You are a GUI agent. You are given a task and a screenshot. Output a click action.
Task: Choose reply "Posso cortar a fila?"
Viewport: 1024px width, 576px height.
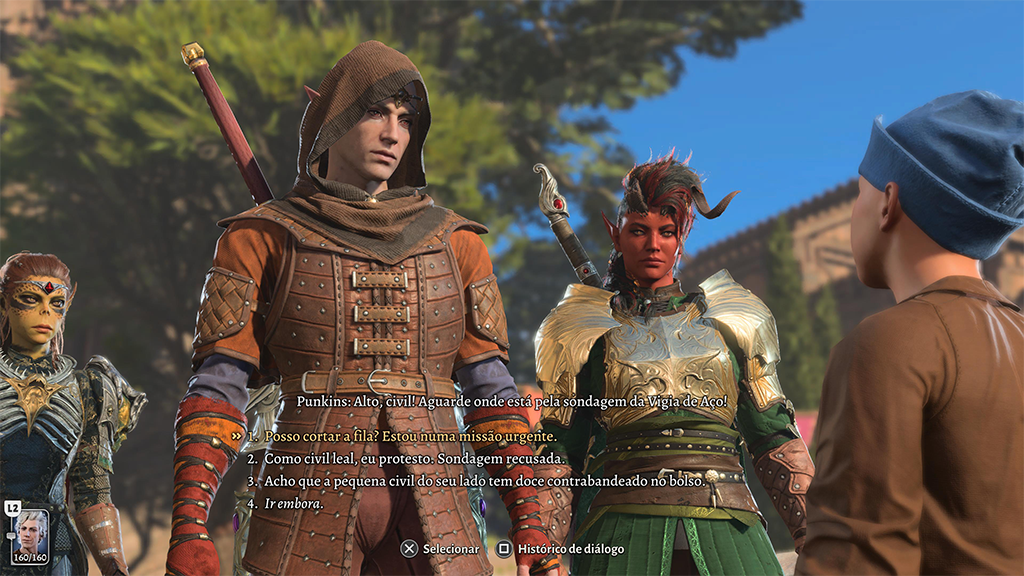(x=410, y=436)
